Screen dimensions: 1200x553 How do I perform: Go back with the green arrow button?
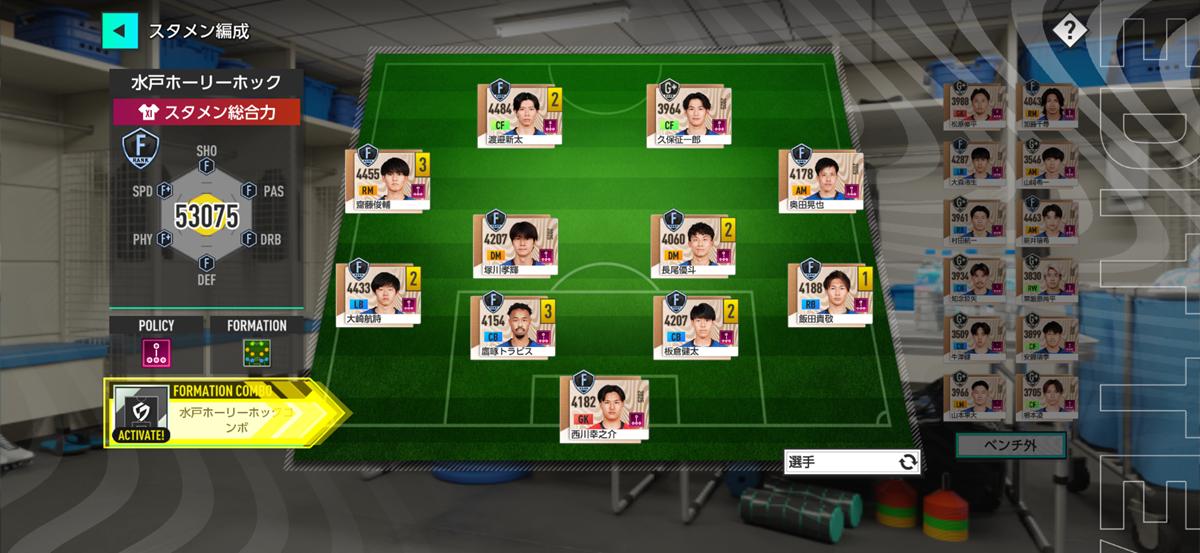pos(119,30)
